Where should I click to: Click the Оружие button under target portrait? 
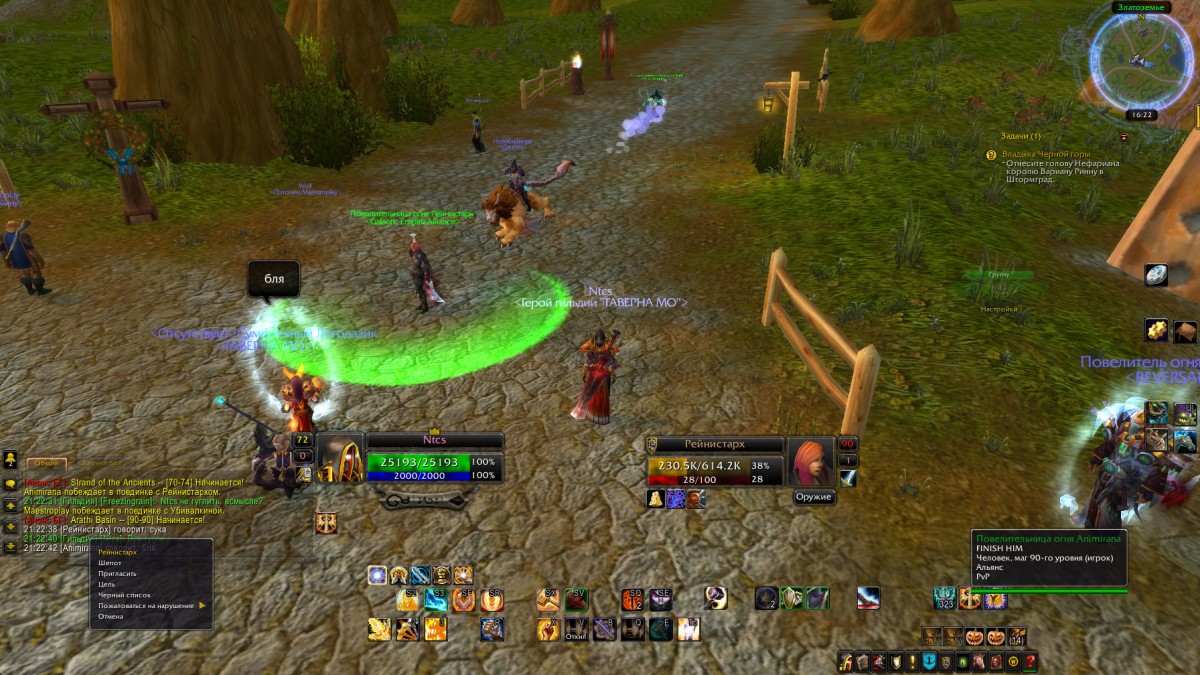tap(813, 497)
